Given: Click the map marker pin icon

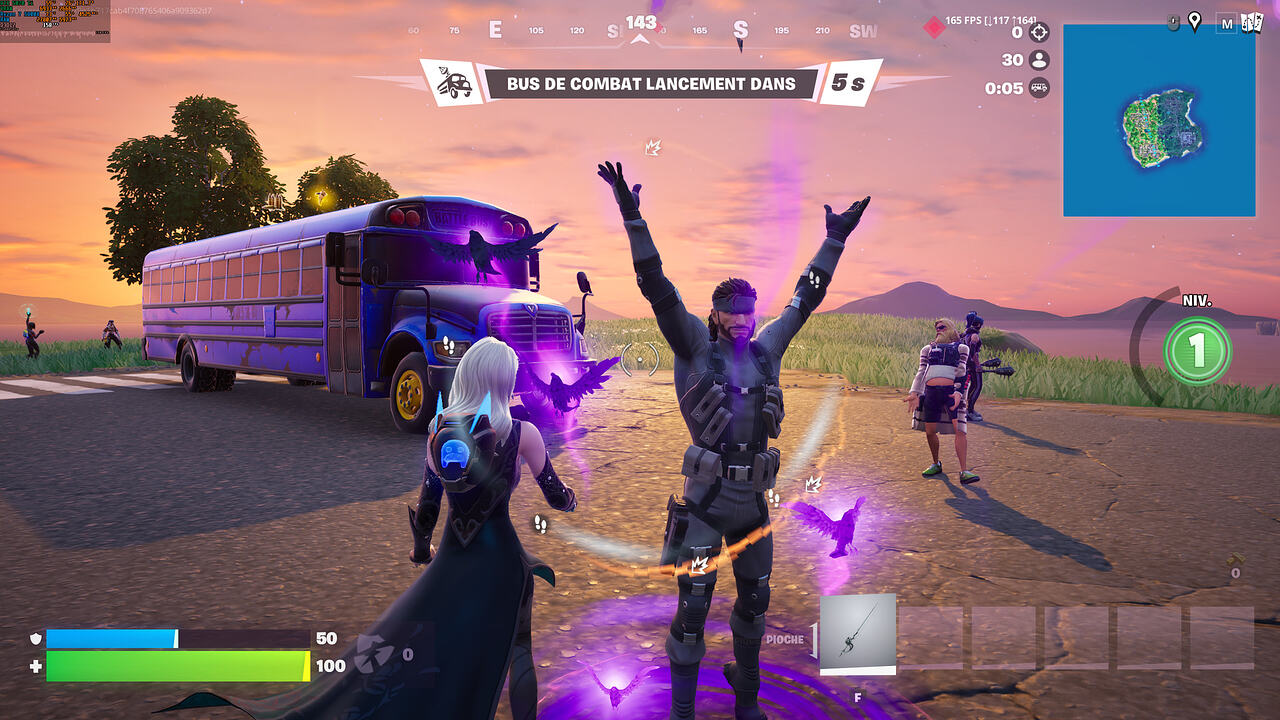Looking at the screenshot, I should 1194,21.
